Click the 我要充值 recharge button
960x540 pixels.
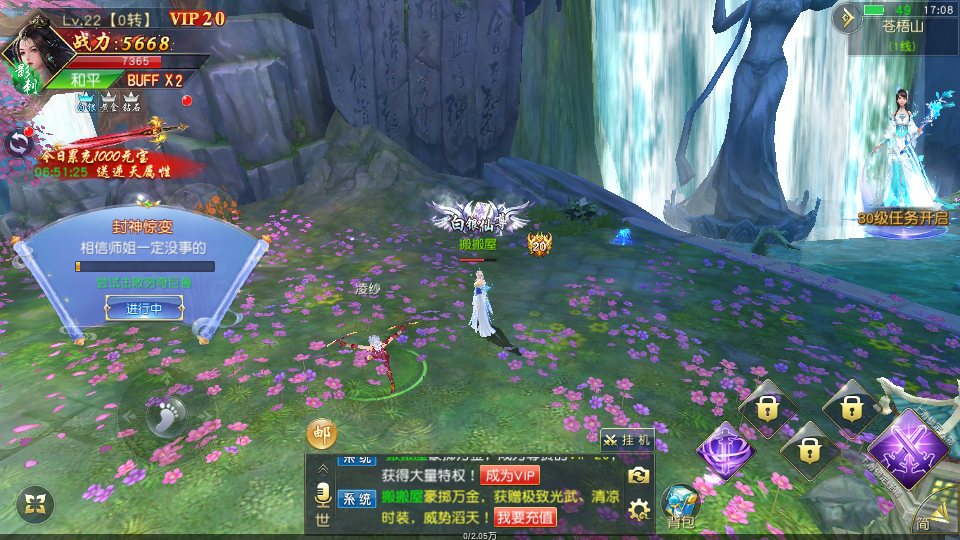click(526, 517)
